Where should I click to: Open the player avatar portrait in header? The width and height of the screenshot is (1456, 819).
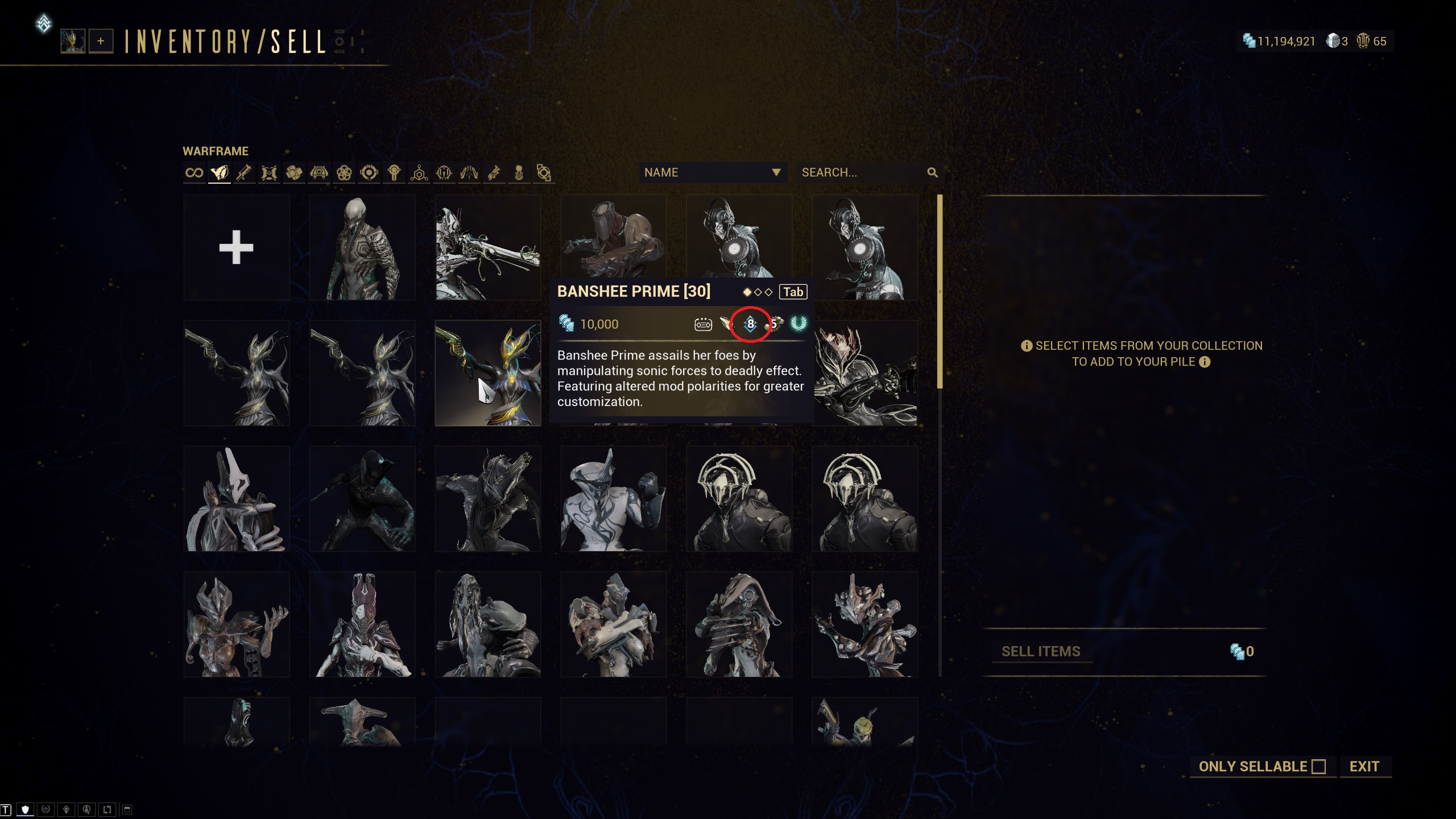pos(73,41)
